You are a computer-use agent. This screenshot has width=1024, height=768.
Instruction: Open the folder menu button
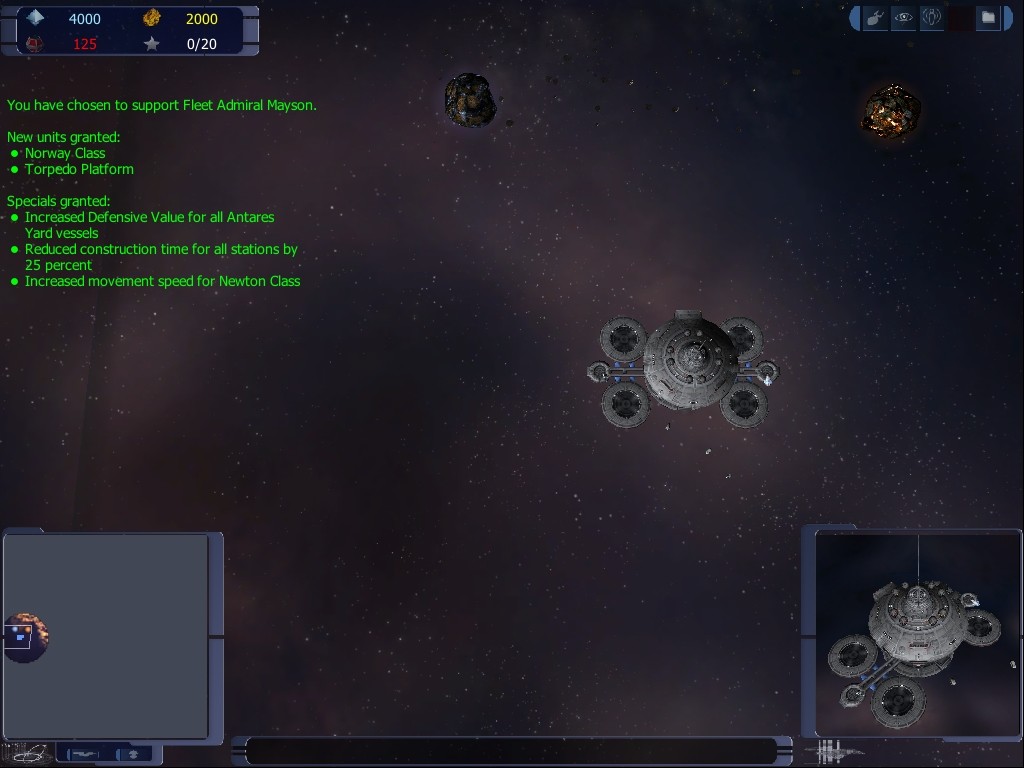pyautogui.click(x=988, y=18)
